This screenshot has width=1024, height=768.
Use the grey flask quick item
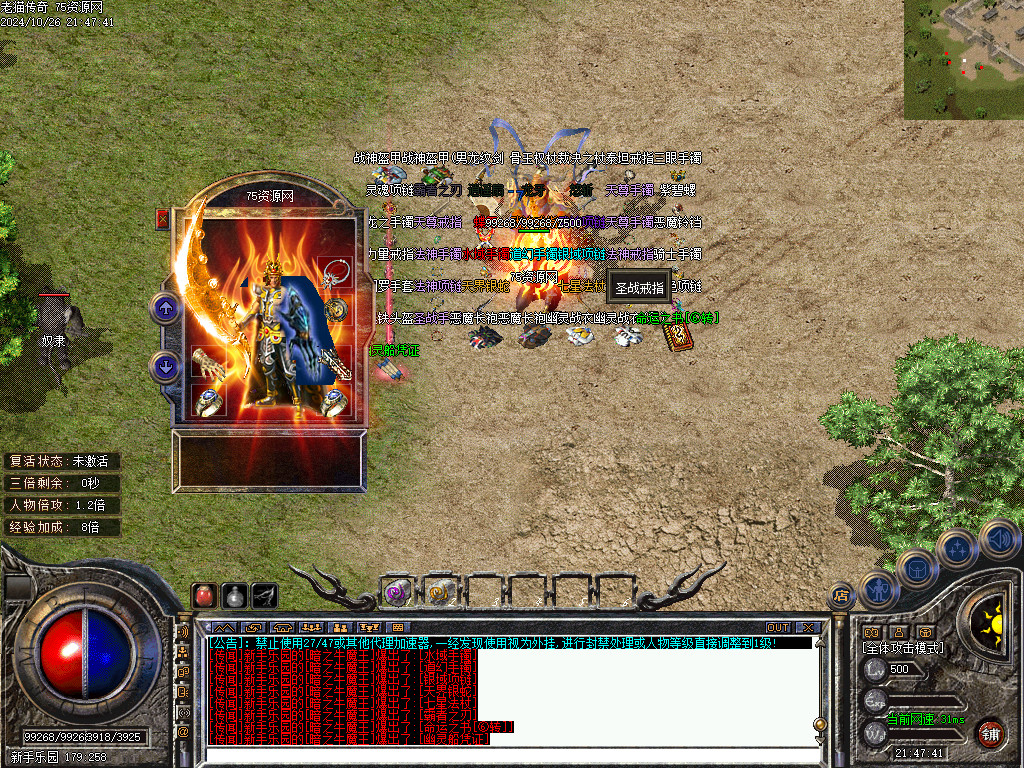tap(234, 595)
